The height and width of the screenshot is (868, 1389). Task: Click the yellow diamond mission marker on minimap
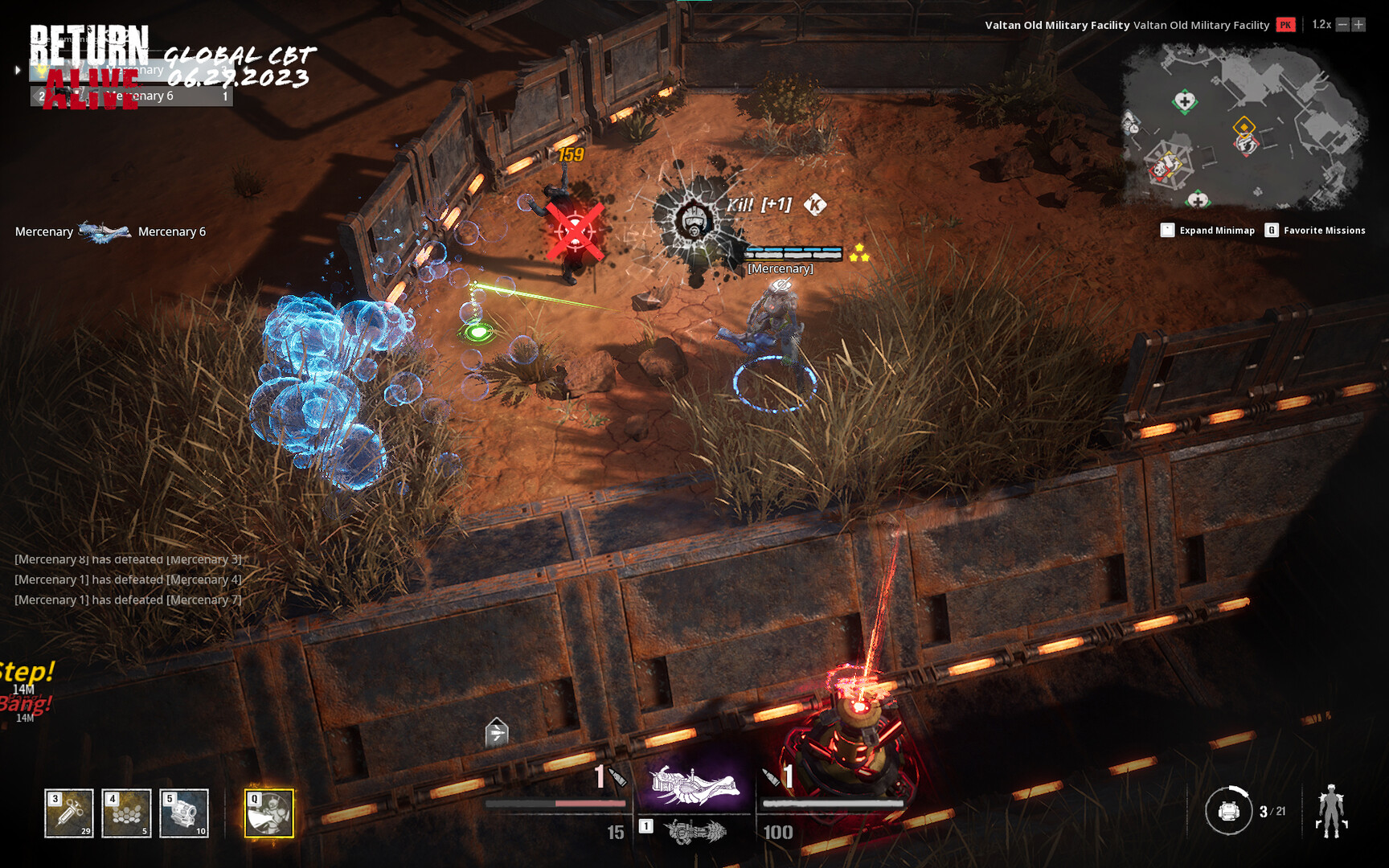pos(1244,127)
